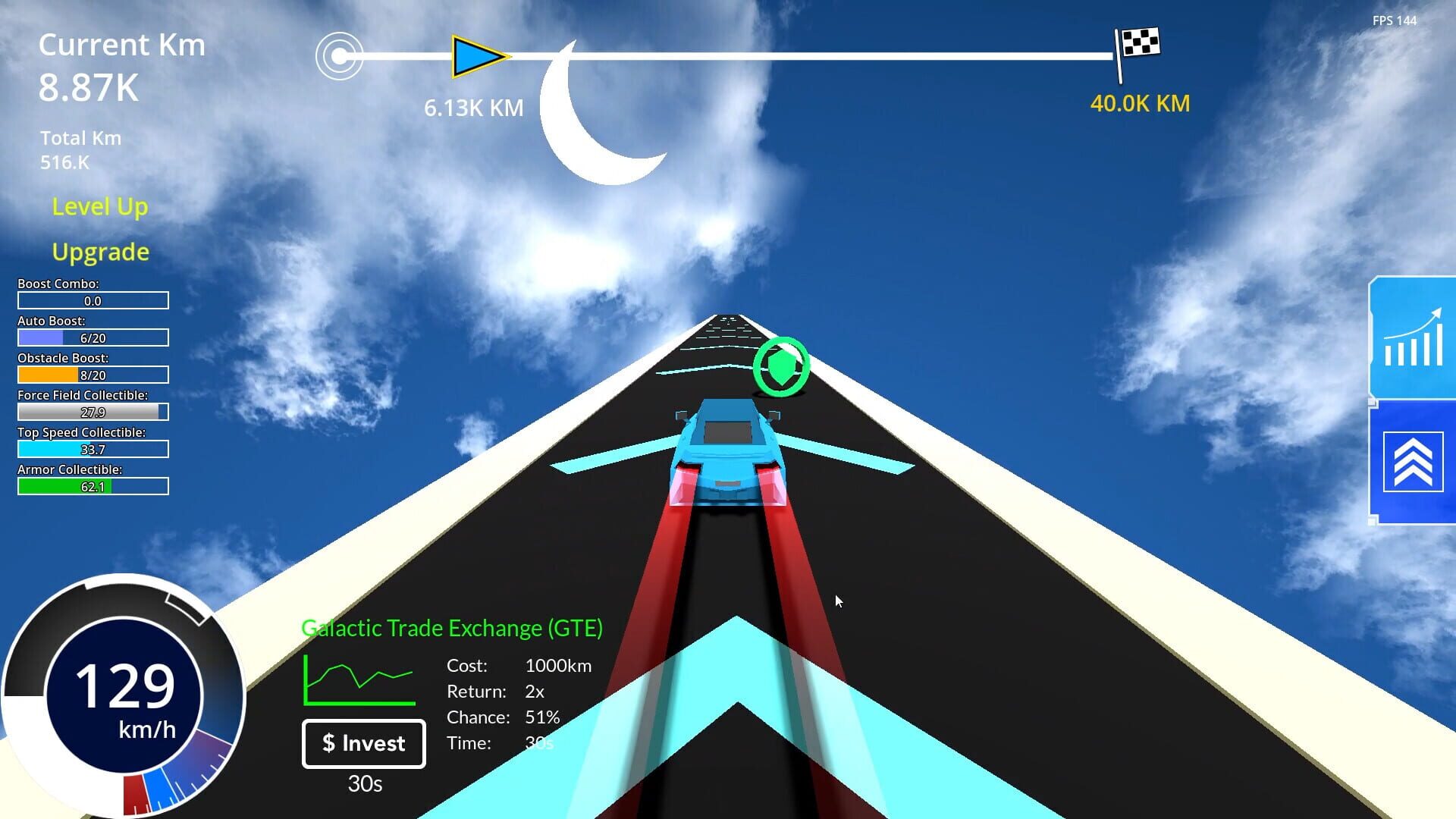Collect the green shield pickup on the road
1456x819 pixels.
coord(783,365)
